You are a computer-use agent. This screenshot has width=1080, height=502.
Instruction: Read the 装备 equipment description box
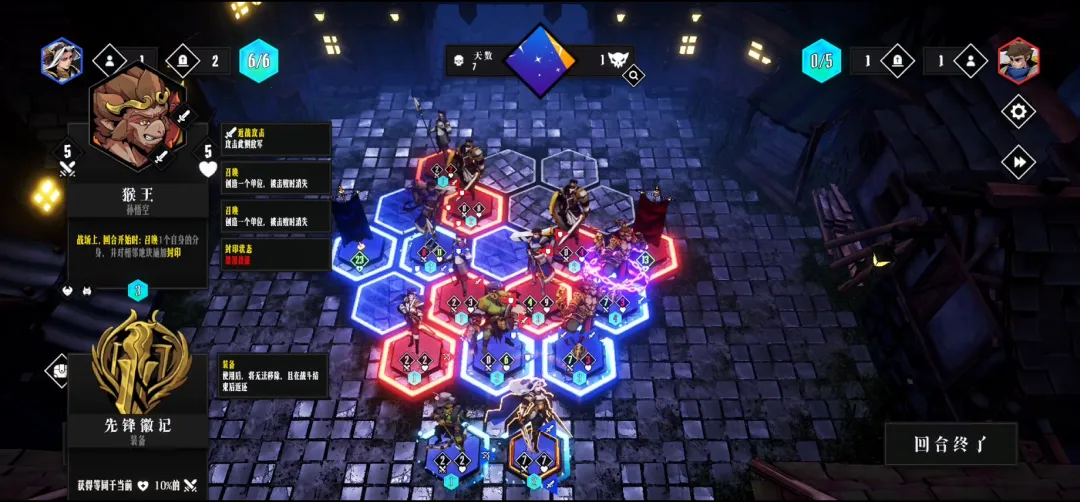(274, 375)
